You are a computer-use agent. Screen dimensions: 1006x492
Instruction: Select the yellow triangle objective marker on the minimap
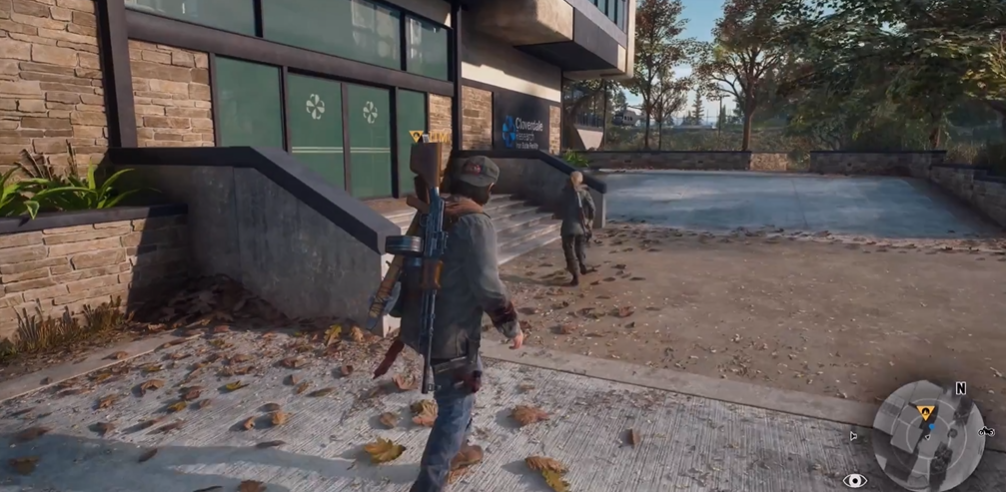(x=926, y=411)
